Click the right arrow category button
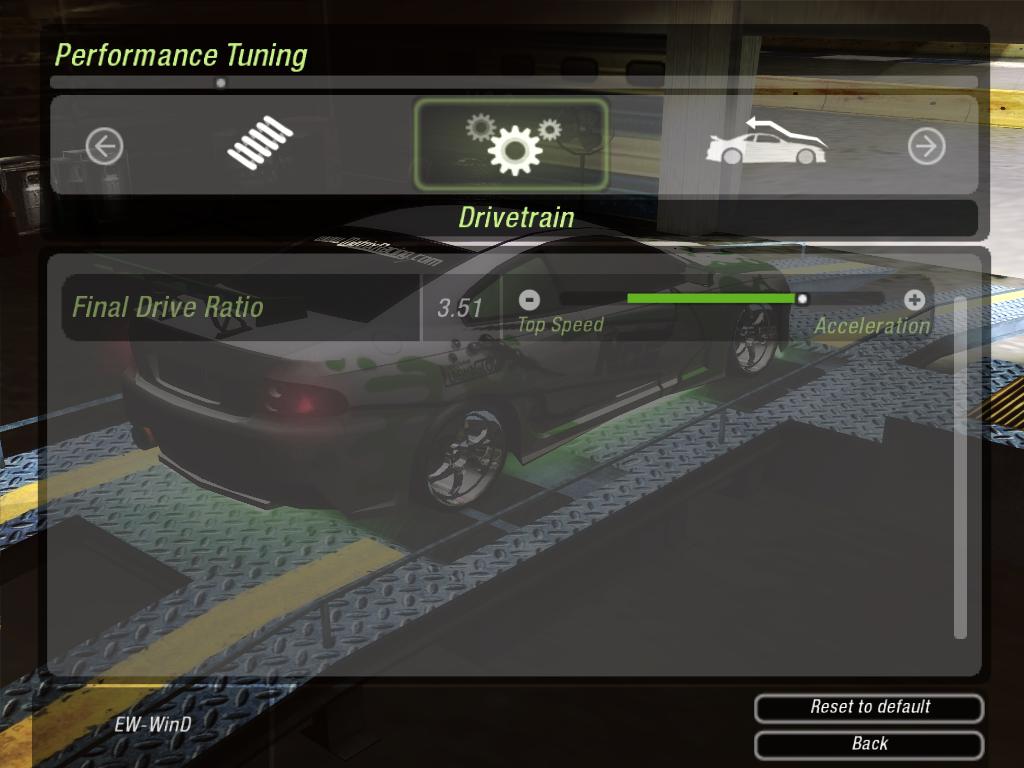The width and height of the screenshot is (1024, 768). tap(926, 147)
